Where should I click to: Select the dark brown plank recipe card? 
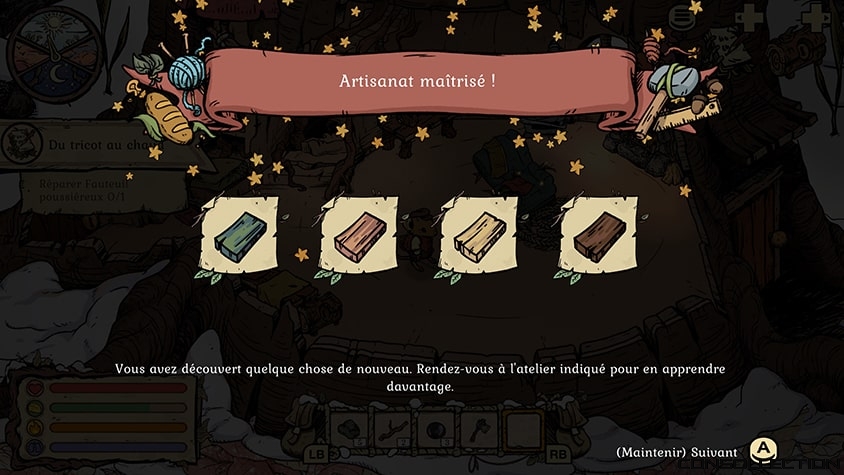click(x=599, y=236)
